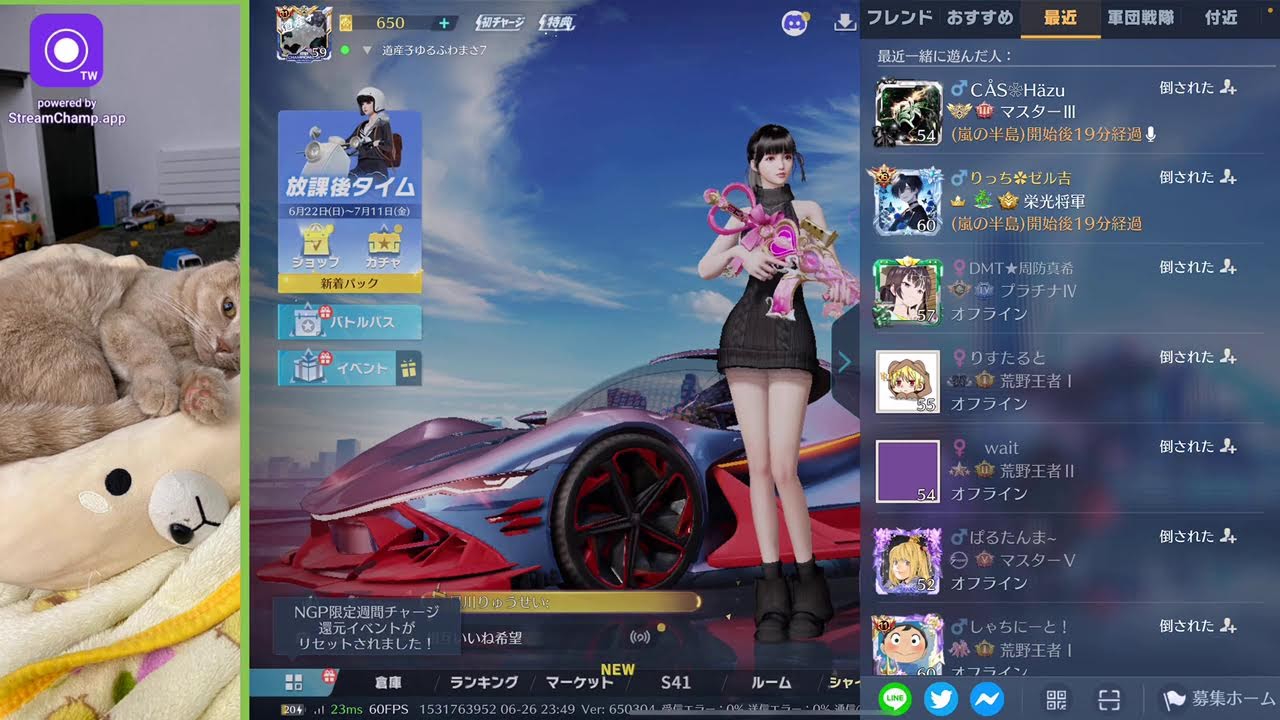Image resolution: width=1280 pixels, height=720 pixels.
Task: Show the ランキング leaderboard
Action: pos(484,682)
